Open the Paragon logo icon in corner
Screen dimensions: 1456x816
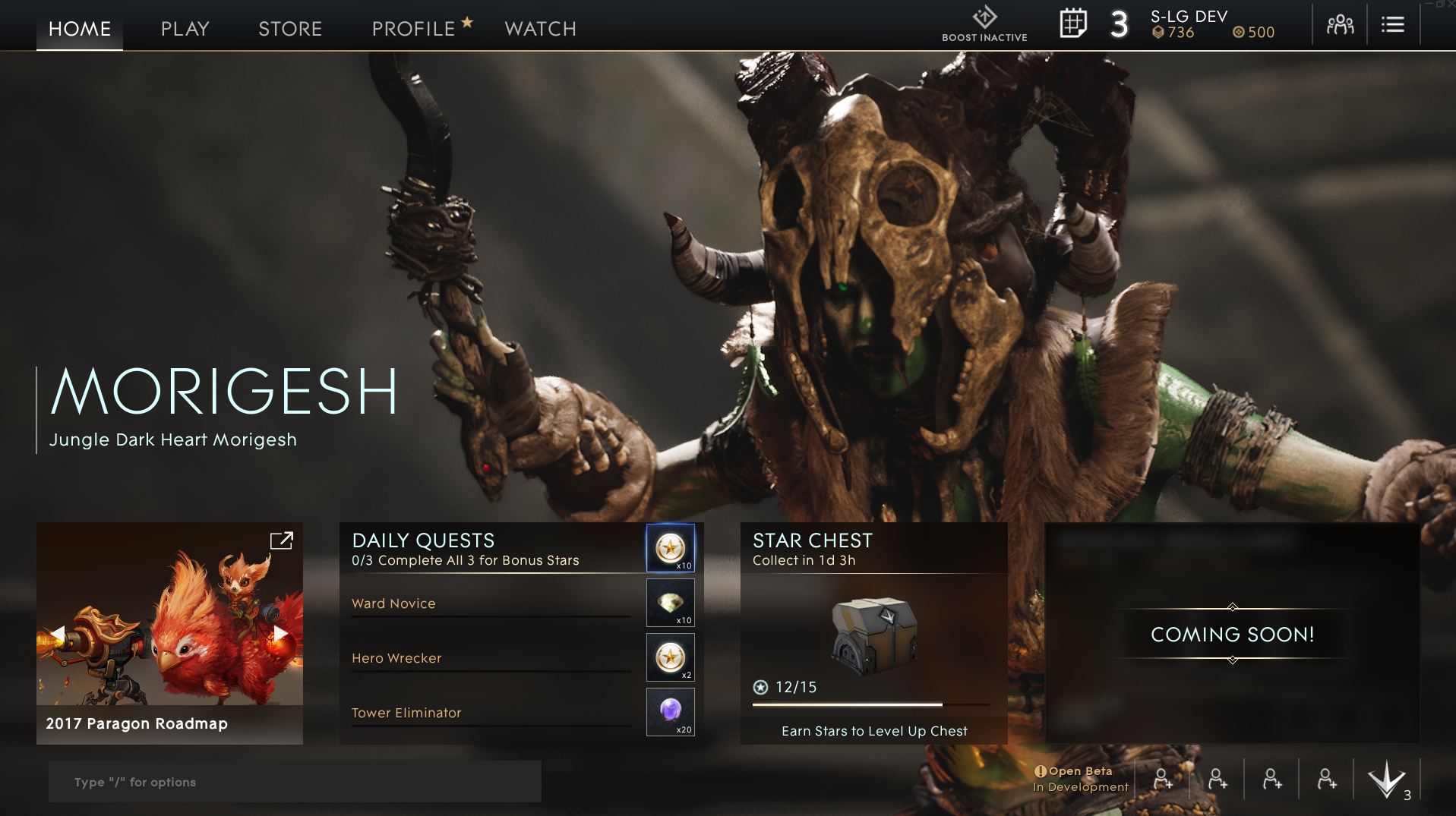click(1387, 780)
